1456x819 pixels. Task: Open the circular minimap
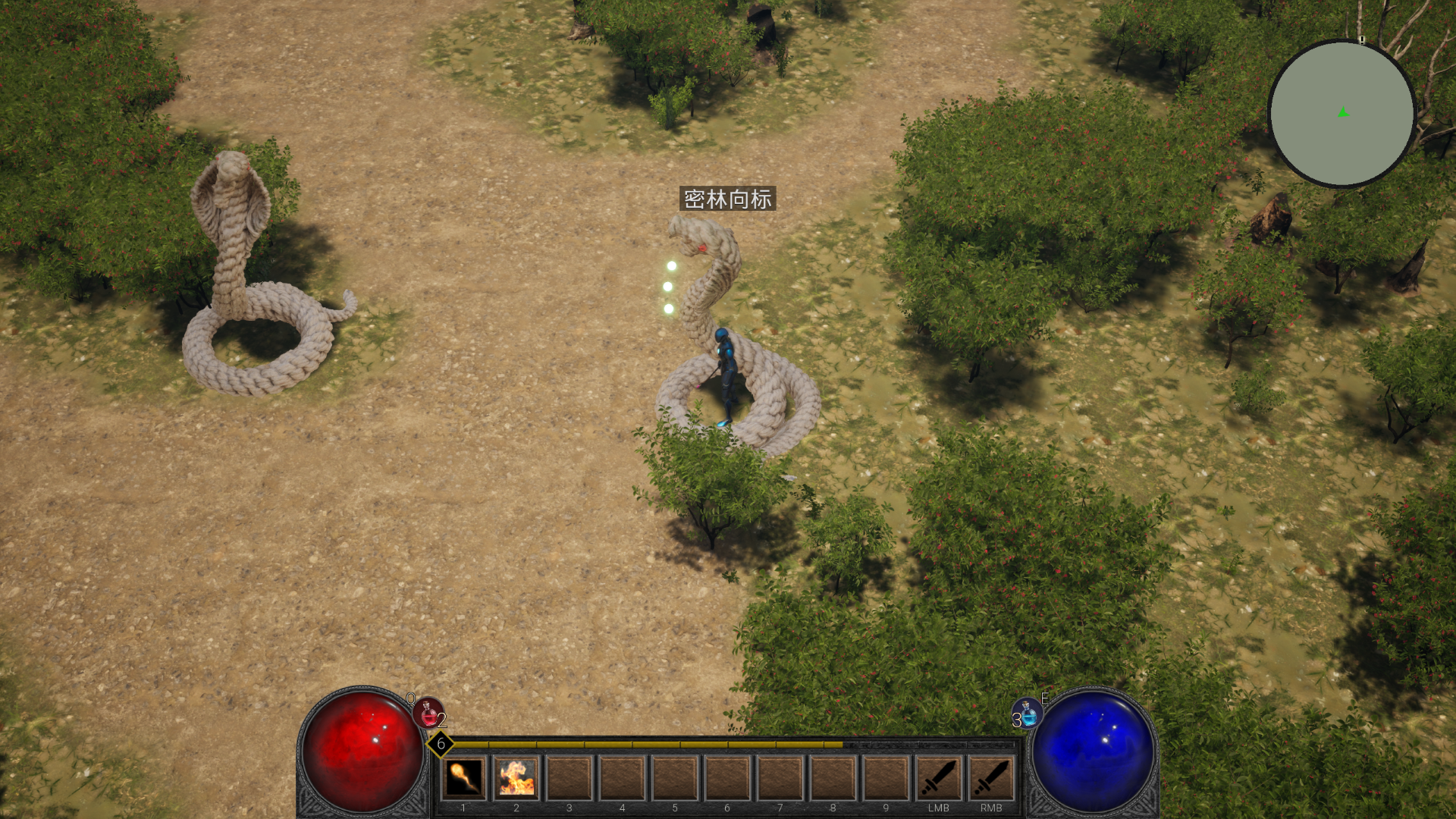pos(1341,113)
